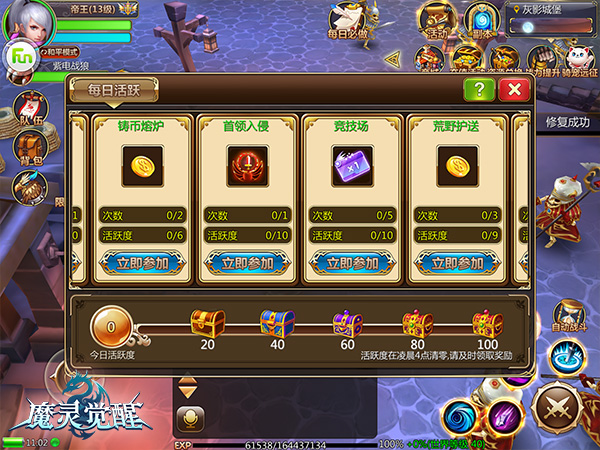
Task: Close the daily activity panel
Action: [514, 89]
